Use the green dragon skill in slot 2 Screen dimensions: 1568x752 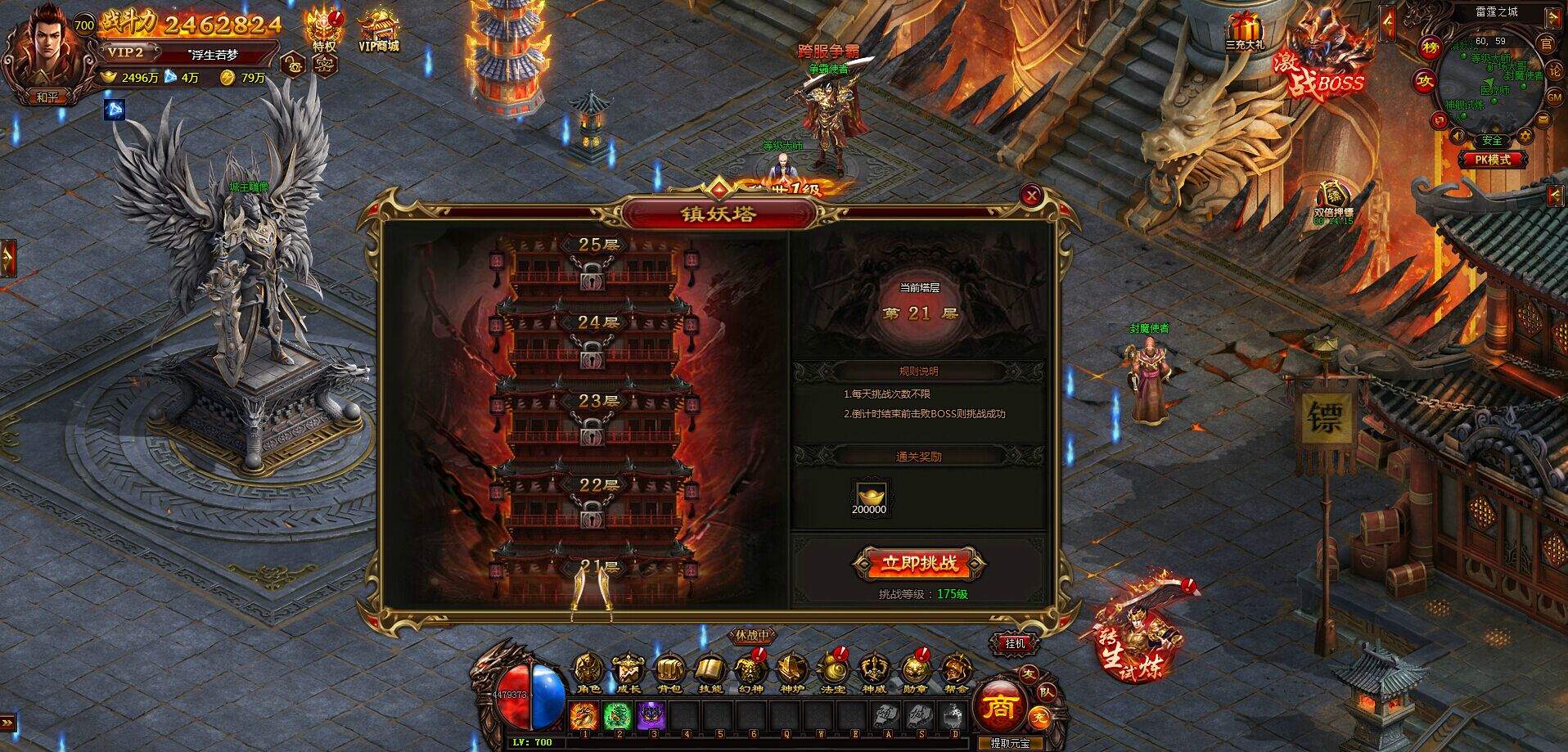(x=617, y=716)
